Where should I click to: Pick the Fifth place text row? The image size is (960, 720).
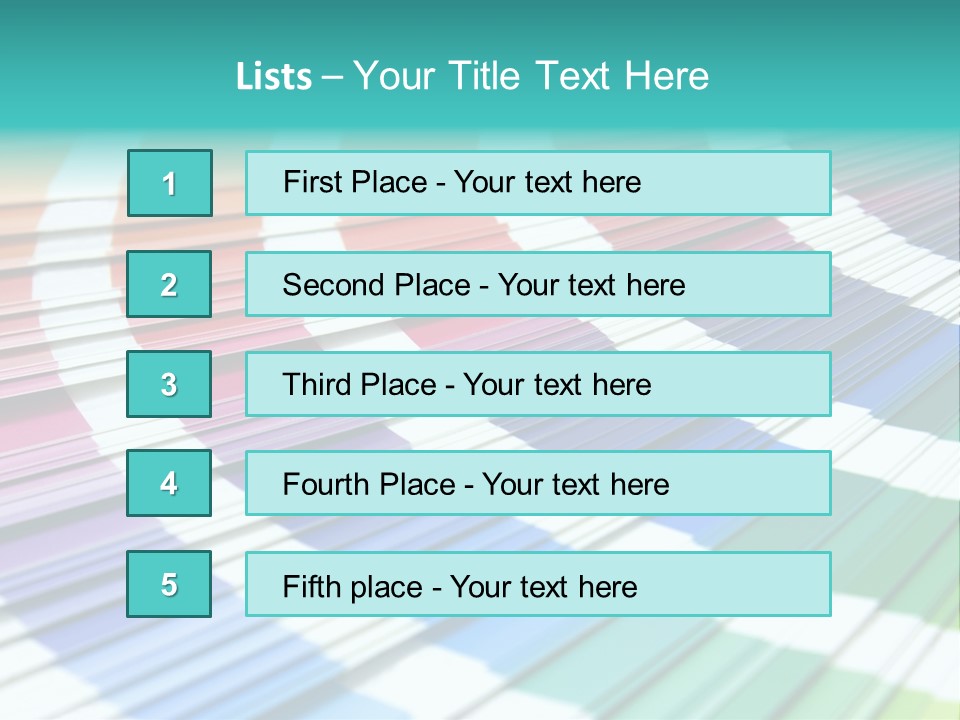[x=538, y=584]
